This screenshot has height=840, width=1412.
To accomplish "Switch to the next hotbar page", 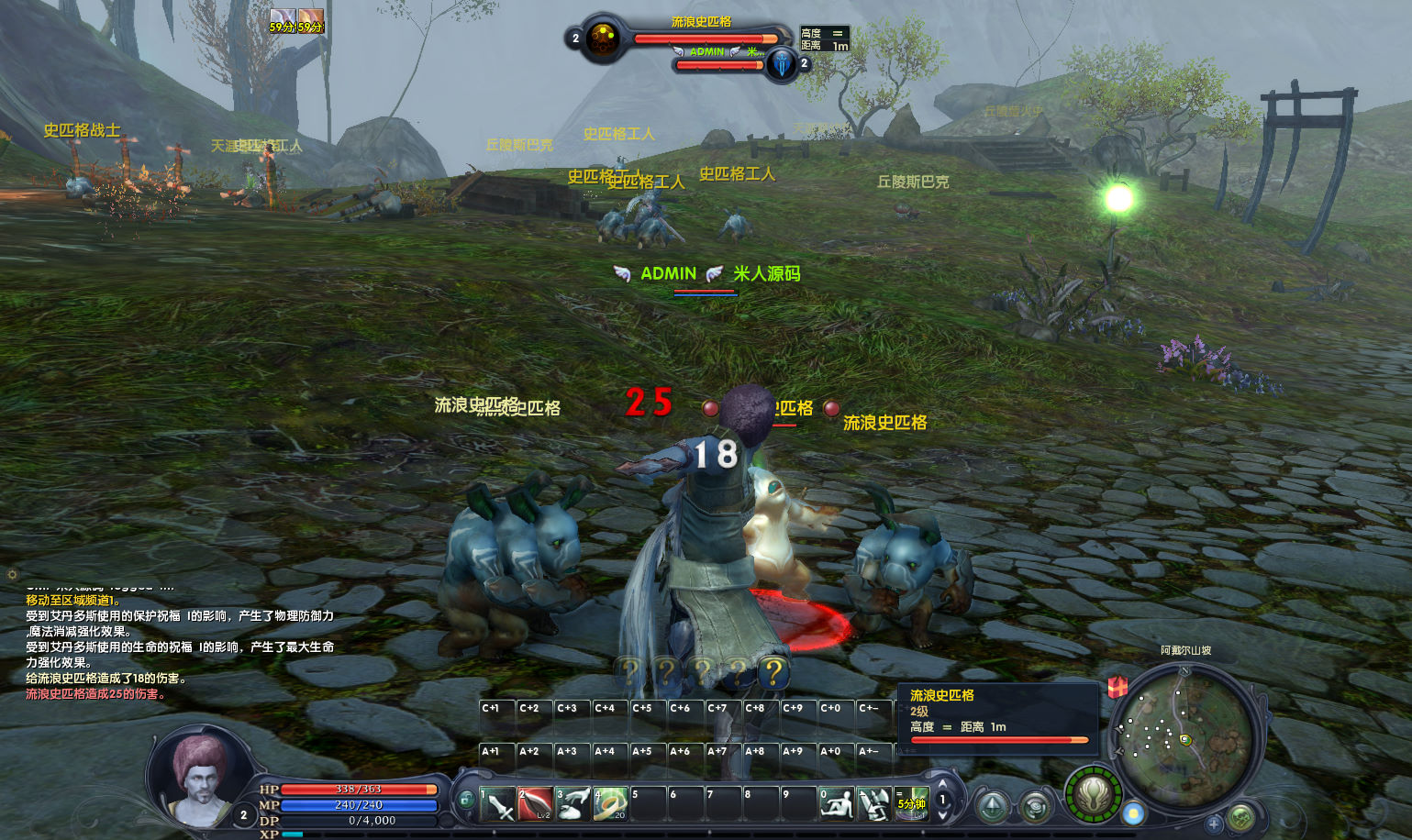I will 942,814.
